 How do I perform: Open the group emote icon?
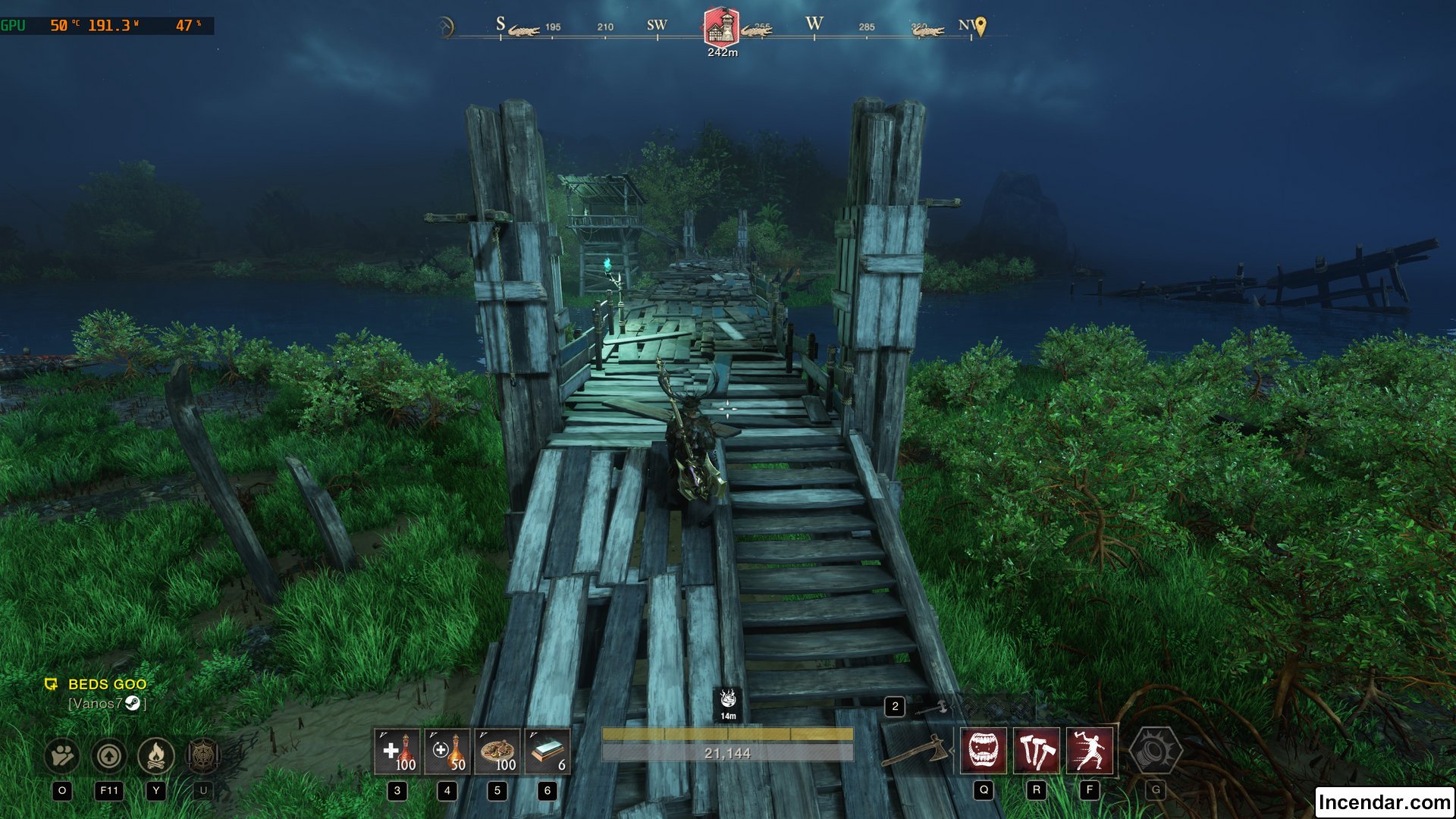click(x=62, y=755)
